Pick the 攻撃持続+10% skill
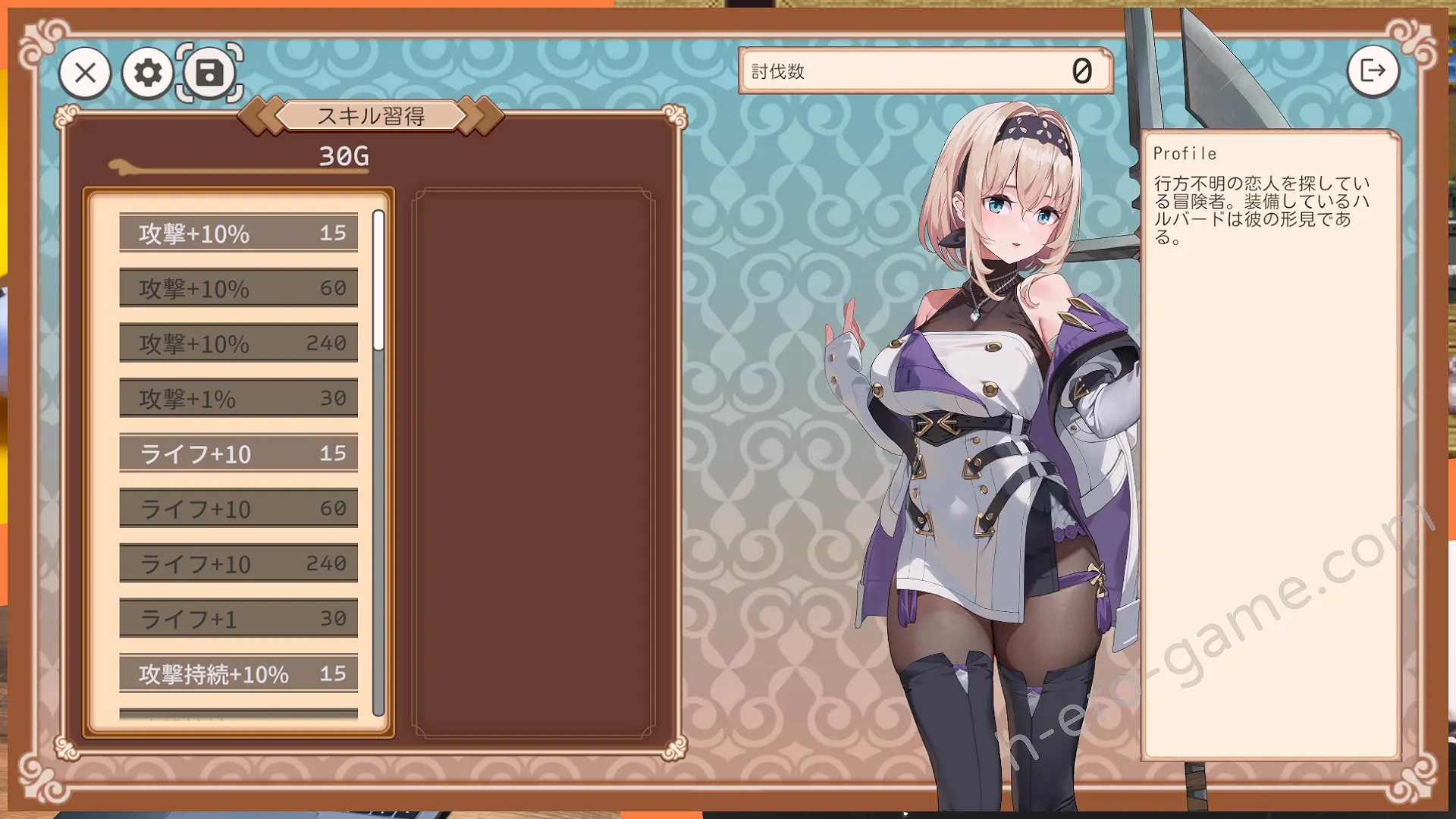The height and width of the screenshot is (819, 1456). [x=238, y=673]
